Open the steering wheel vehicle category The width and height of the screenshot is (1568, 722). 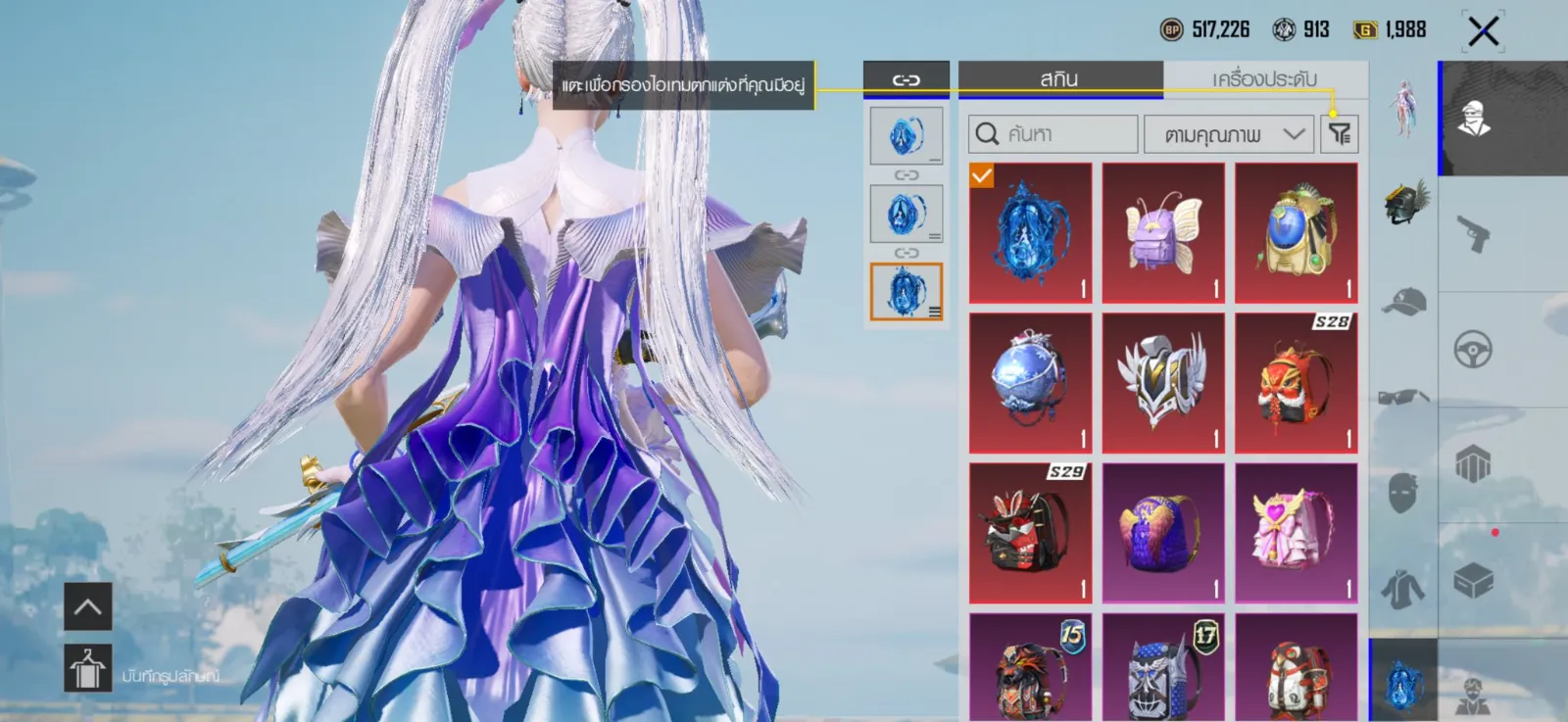pyautogui.click(x=1473, y=350)
